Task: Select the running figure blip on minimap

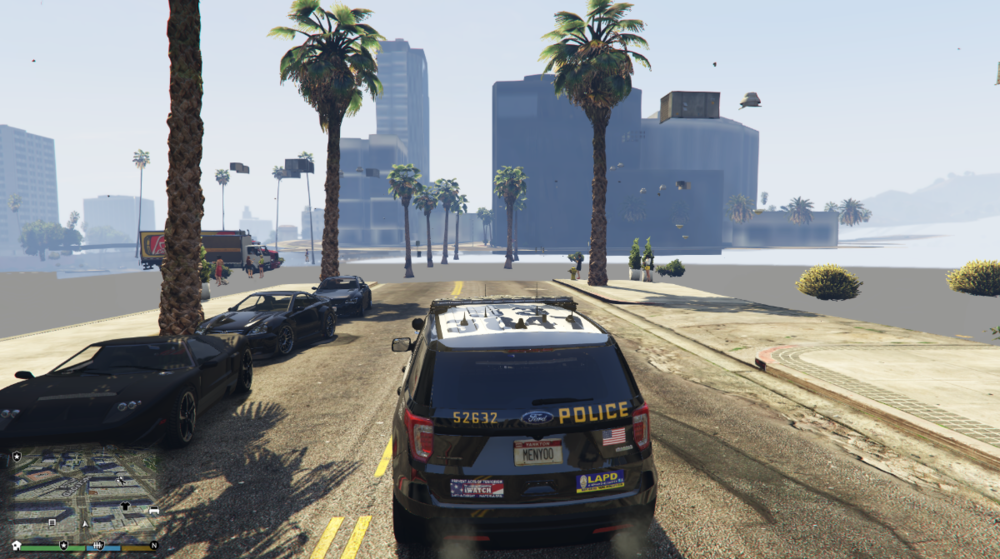Action: (x=121, y=480)
